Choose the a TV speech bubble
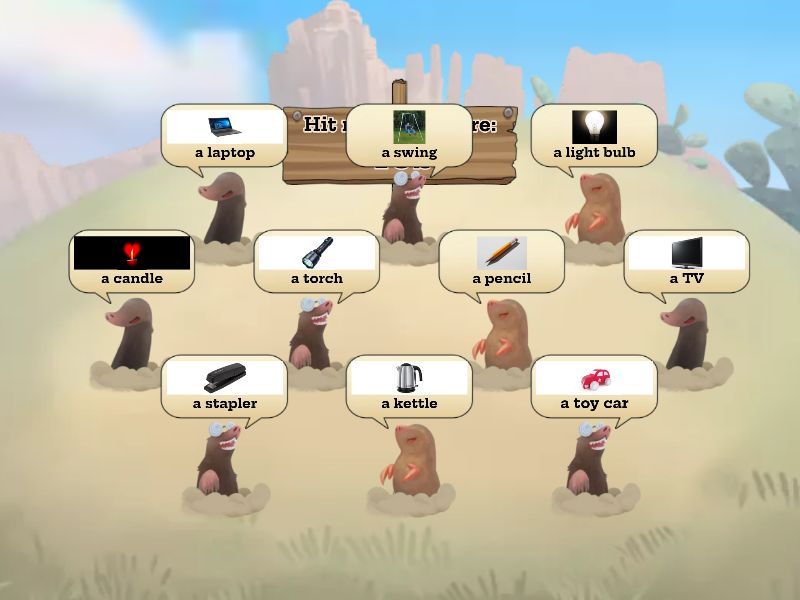Viewport: 800px width, 600px height. (686, 261)
